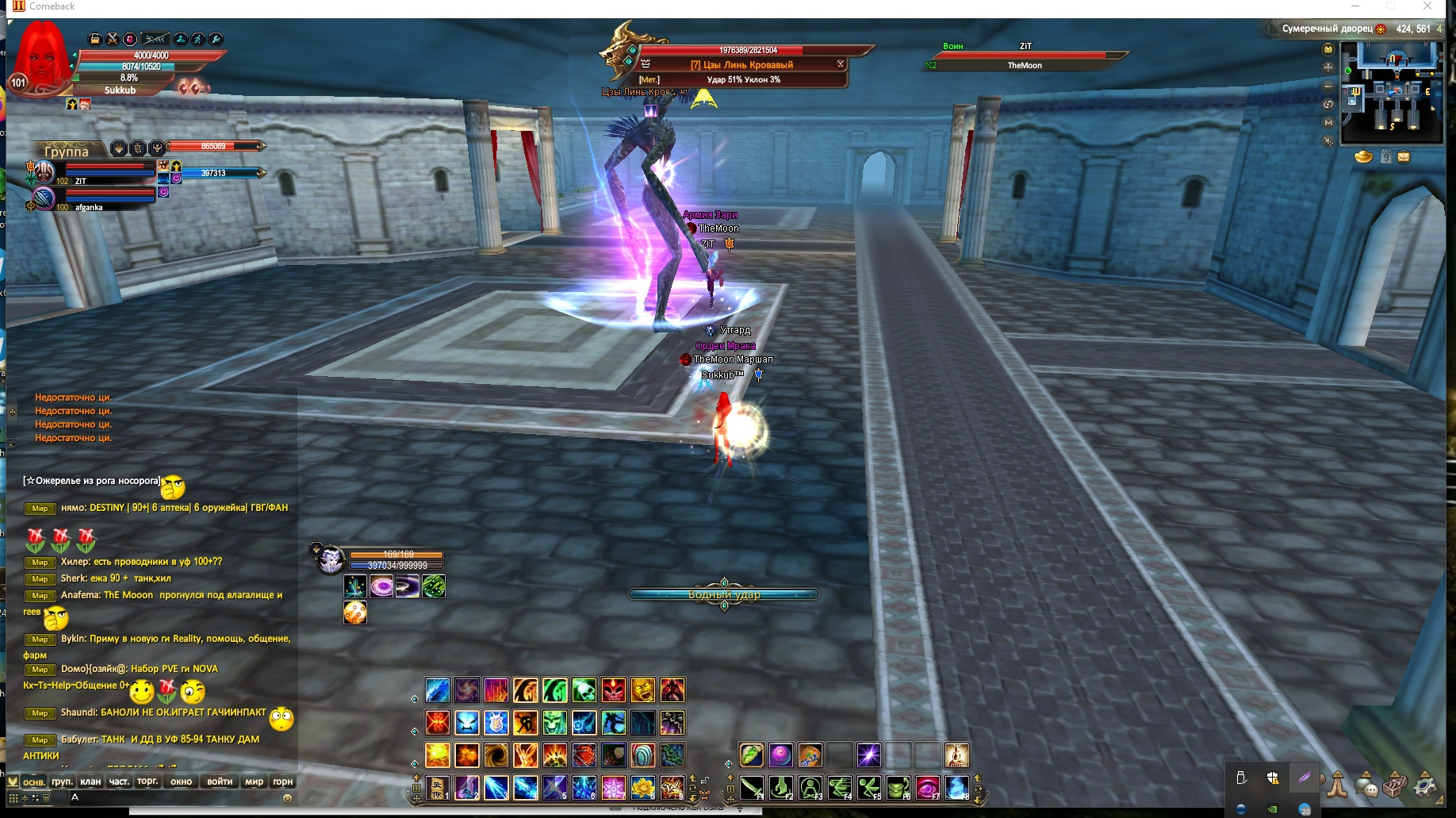
Task: Select the 'мир' world chat tab
Action: coord(254,782)
